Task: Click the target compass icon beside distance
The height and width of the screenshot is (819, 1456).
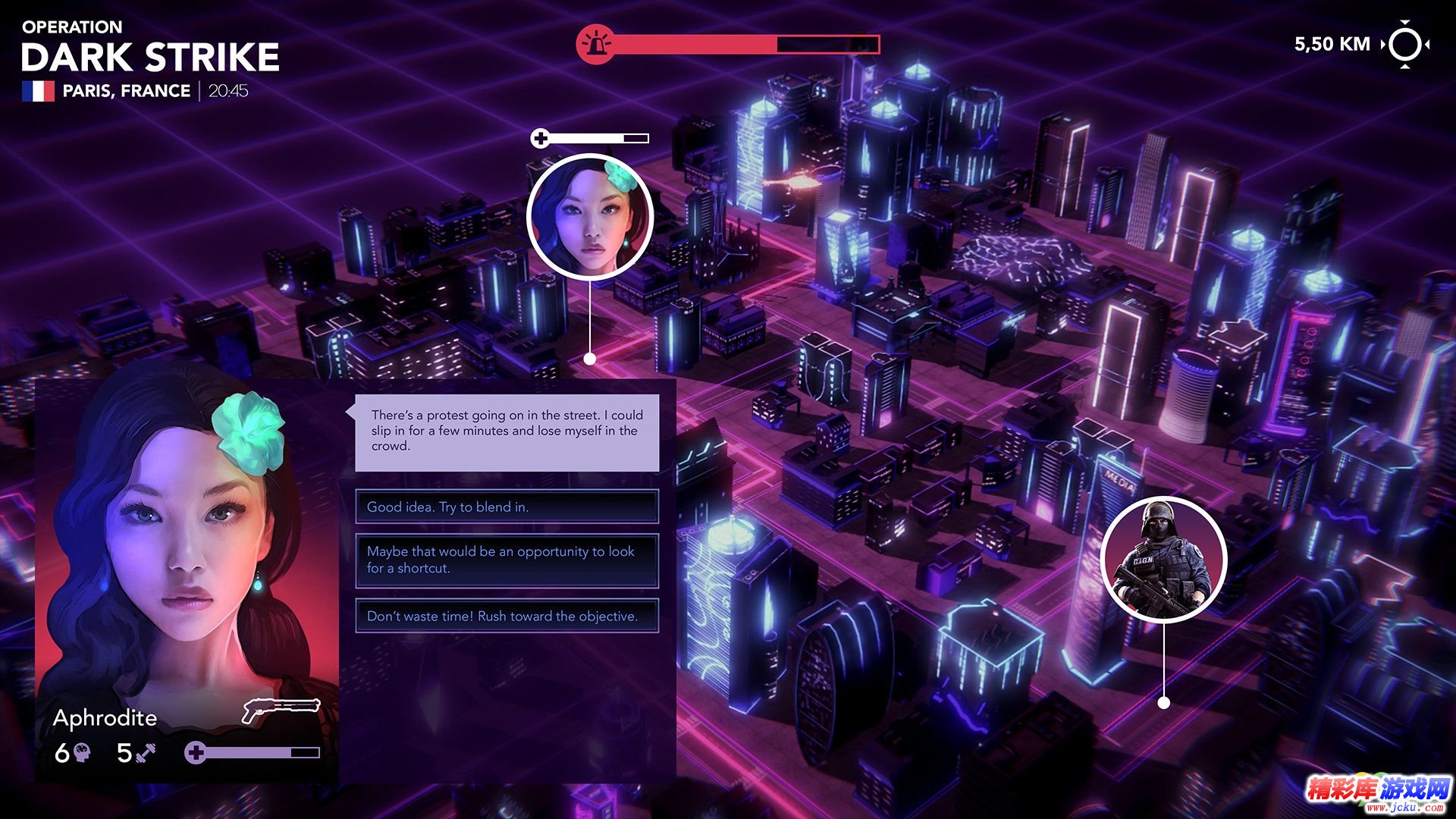Action: (1405, 45)
